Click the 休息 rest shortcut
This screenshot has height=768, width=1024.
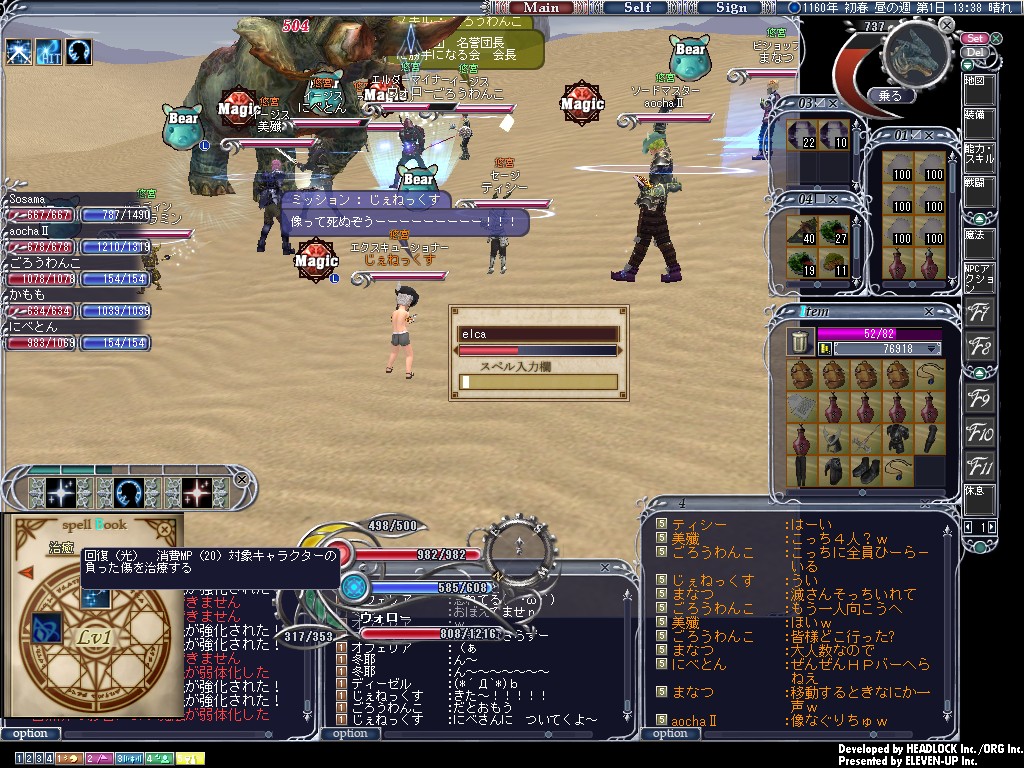978,492
